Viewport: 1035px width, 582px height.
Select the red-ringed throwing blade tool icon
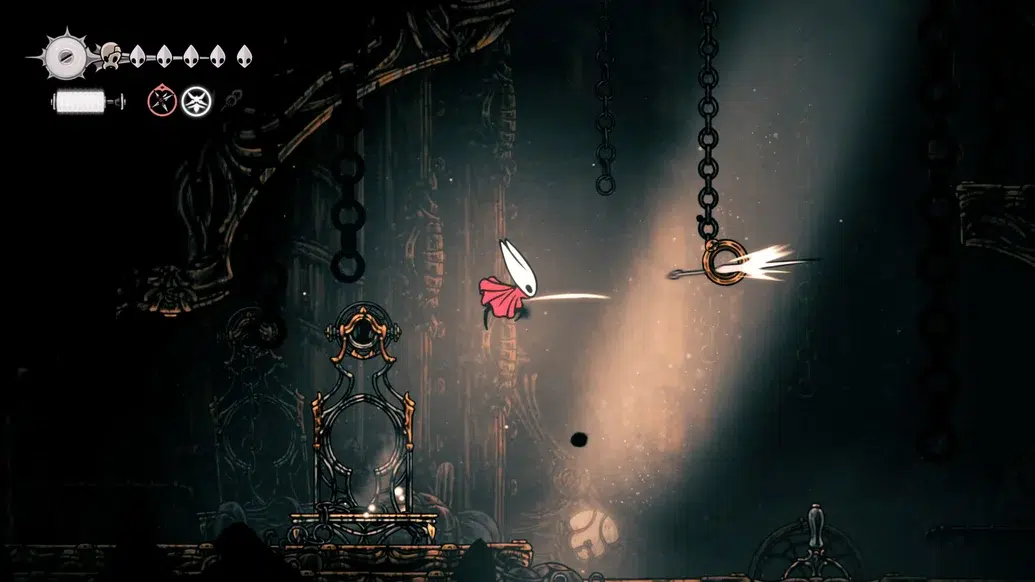161,100
